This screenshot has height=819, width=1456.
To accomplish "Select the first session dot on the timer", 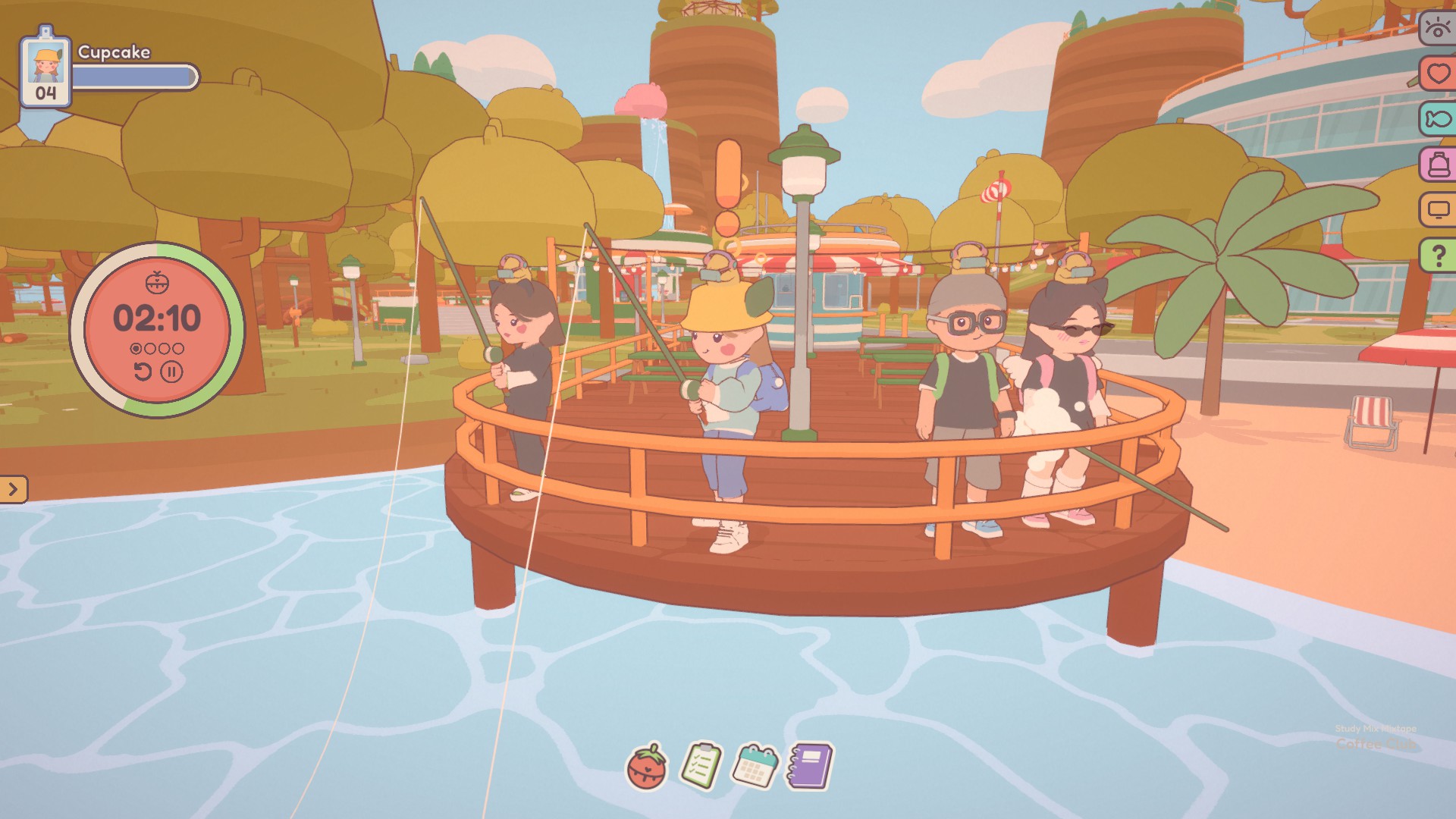I will (137, 347).
